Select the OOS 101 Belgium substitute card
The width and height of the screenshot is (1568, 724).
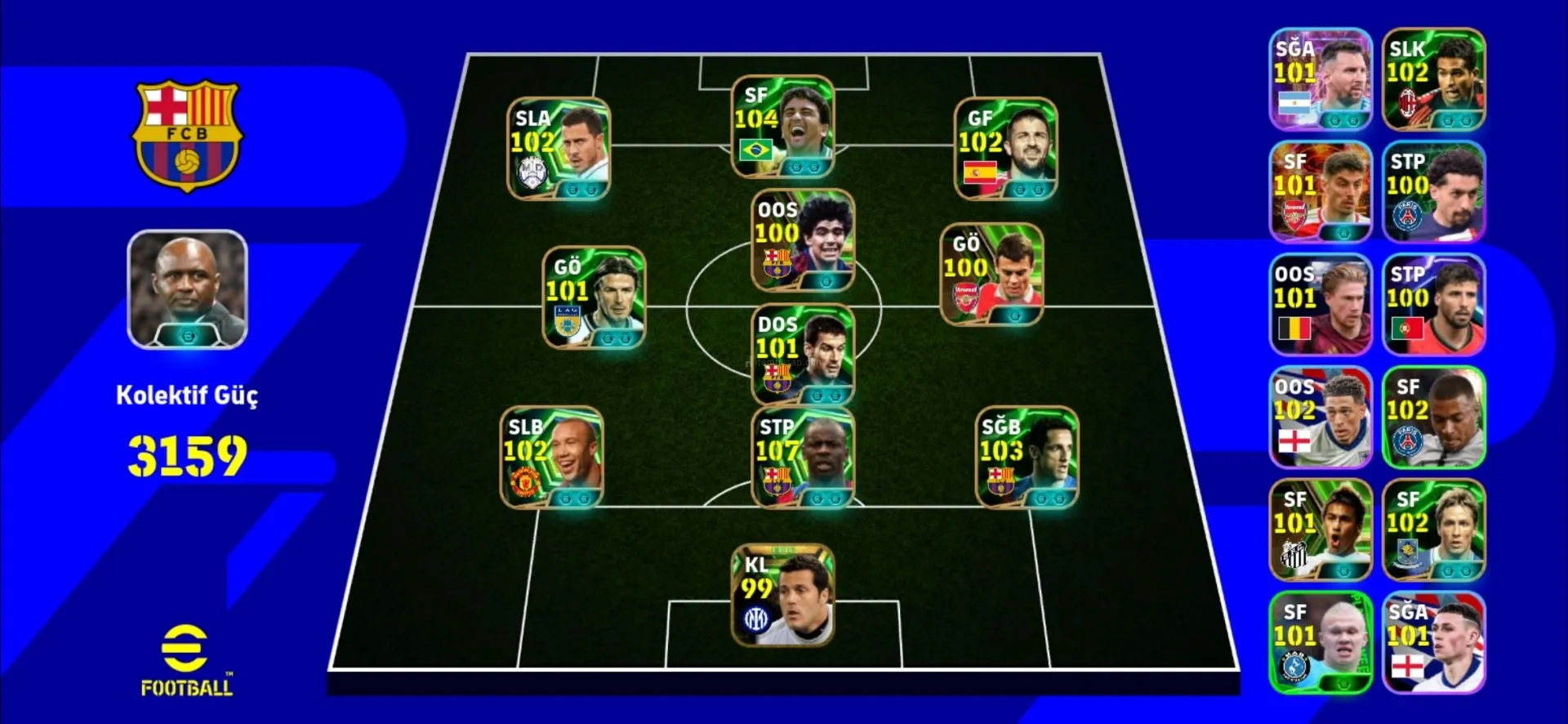pyautogui.click(x=1321, y=305)
